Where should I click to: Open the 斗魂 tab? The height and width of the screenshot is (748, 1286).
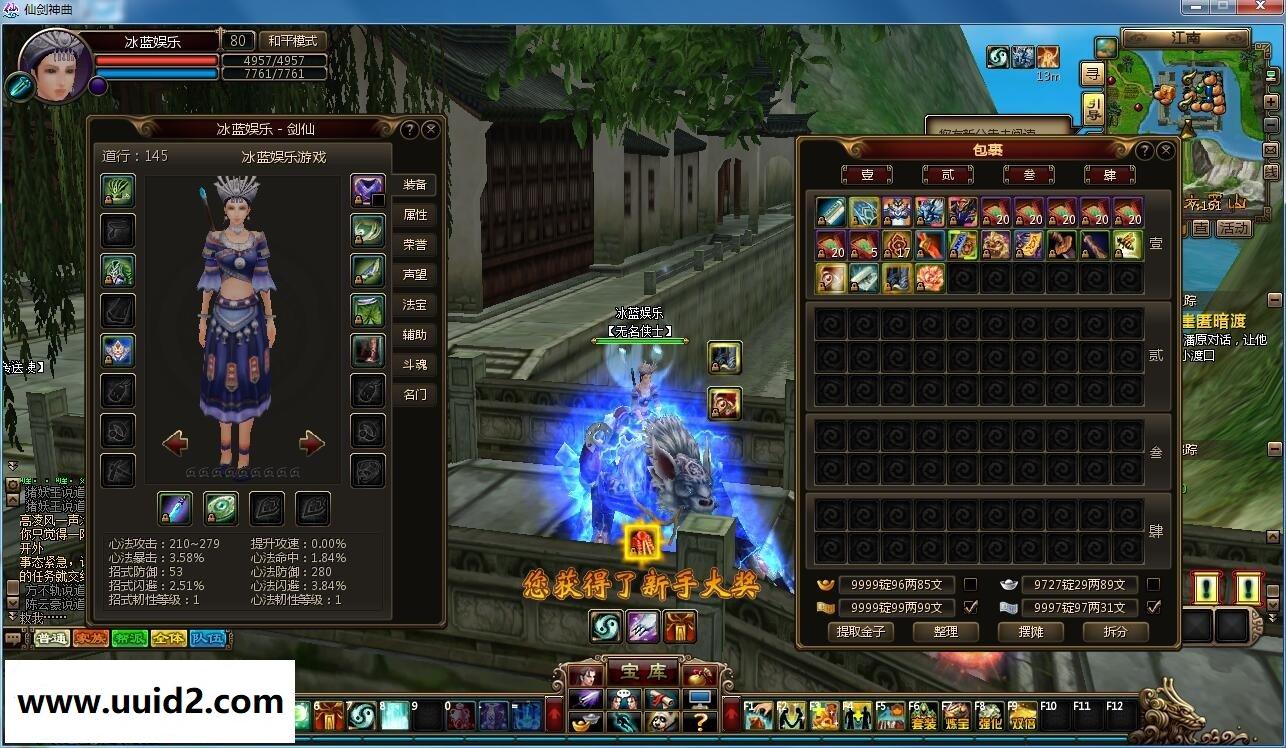[x=415, y=365]
